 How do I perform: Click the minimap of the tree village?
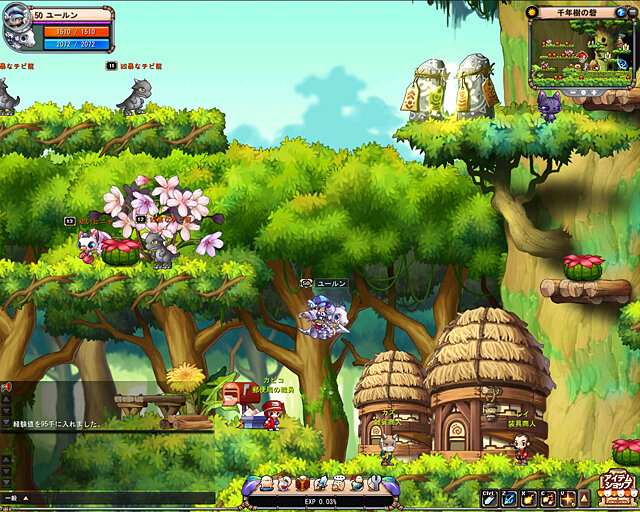[x=582, y=57]
